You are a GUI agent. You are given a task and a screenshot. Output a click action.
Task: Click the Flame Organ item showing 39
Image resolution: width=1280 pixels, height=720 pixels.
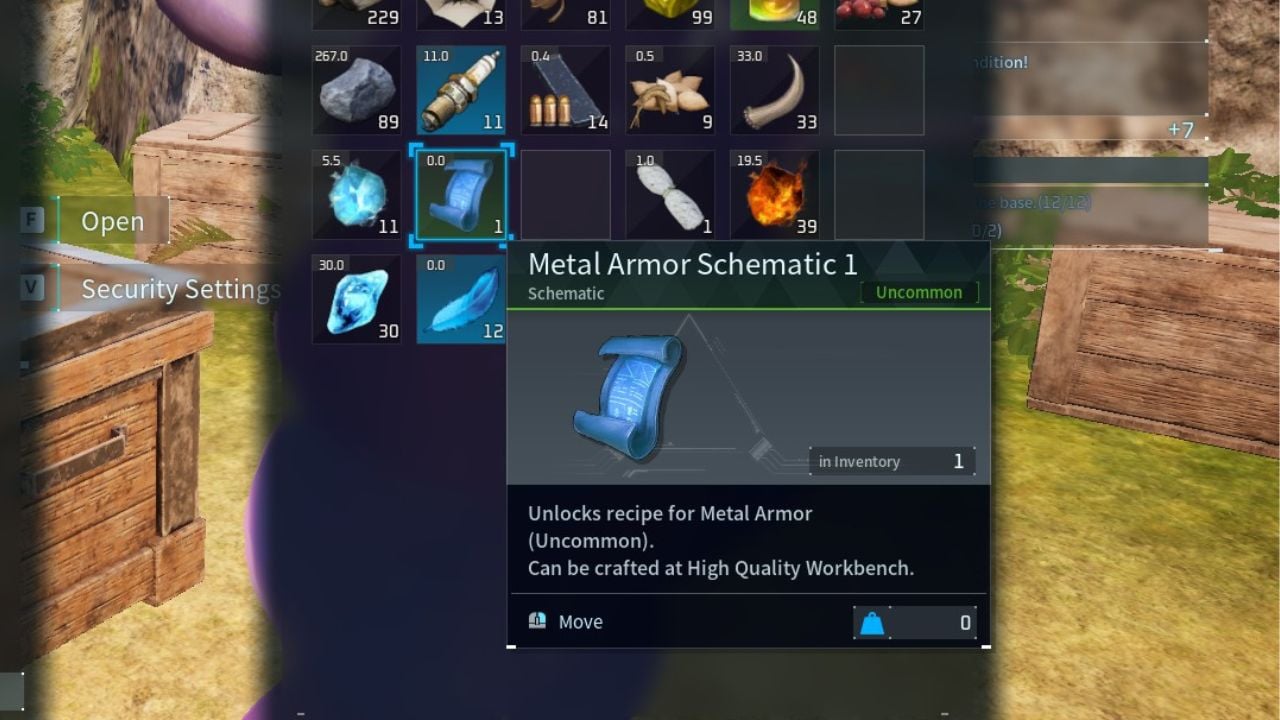774,195
